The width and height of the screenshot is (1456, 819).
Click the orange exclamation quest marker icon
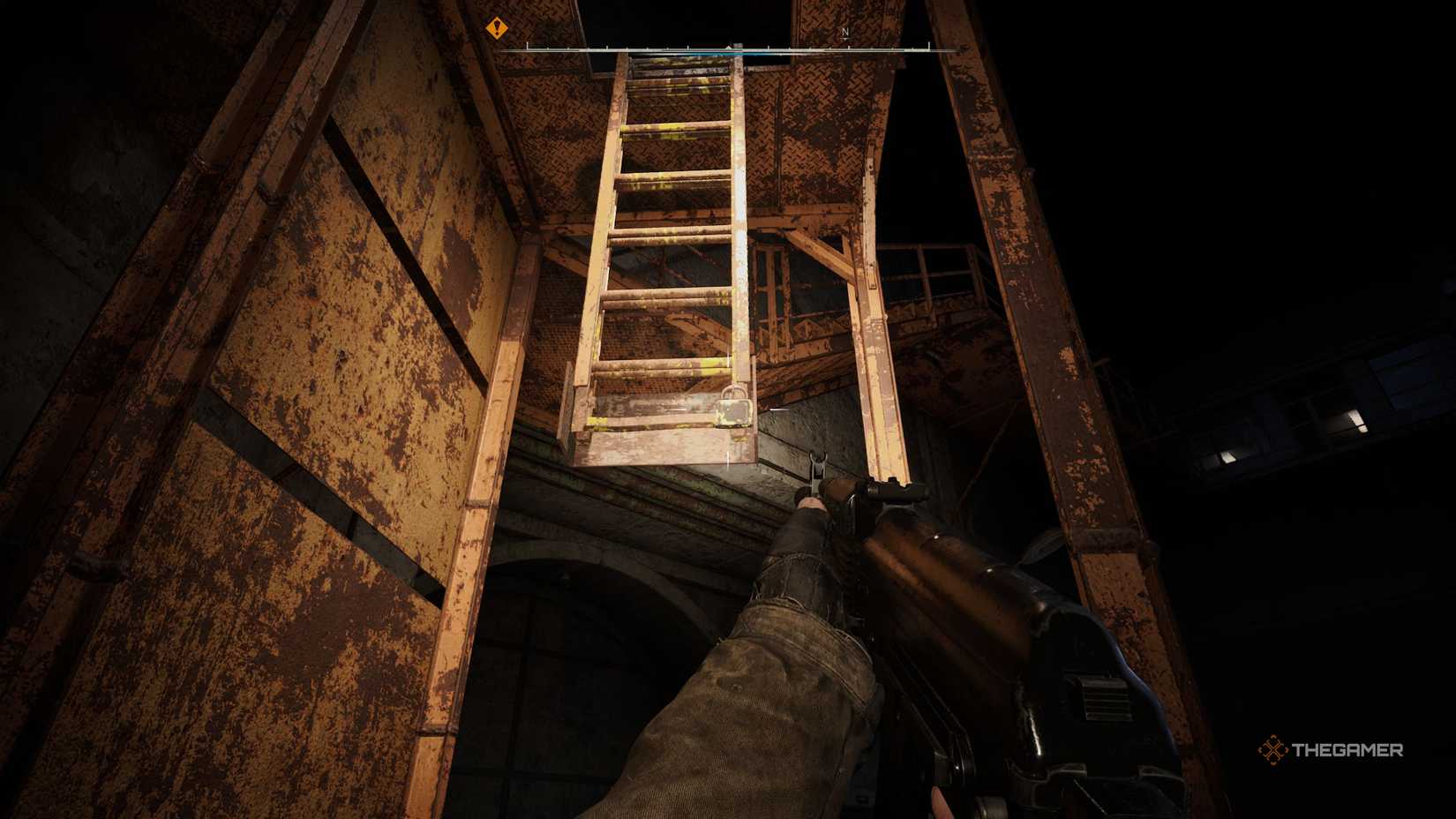point(499,28)
